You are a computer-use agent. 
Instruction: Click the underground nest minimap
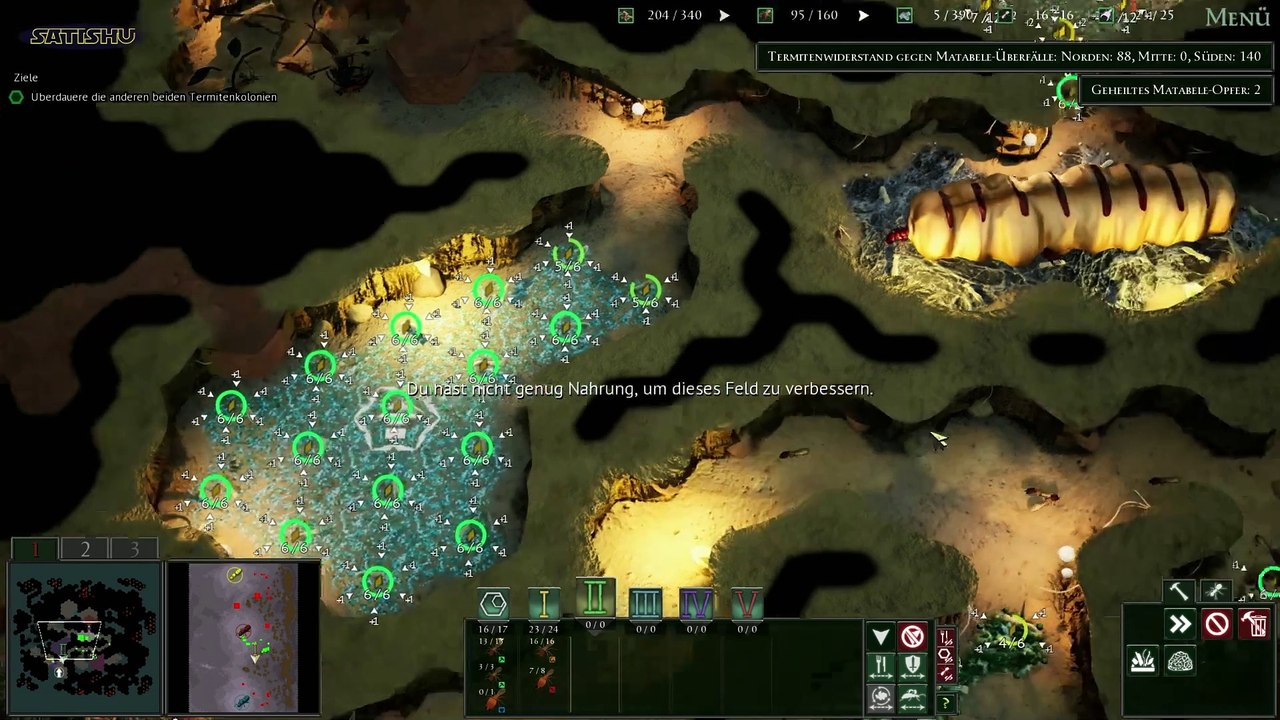(x=84, y=637)
